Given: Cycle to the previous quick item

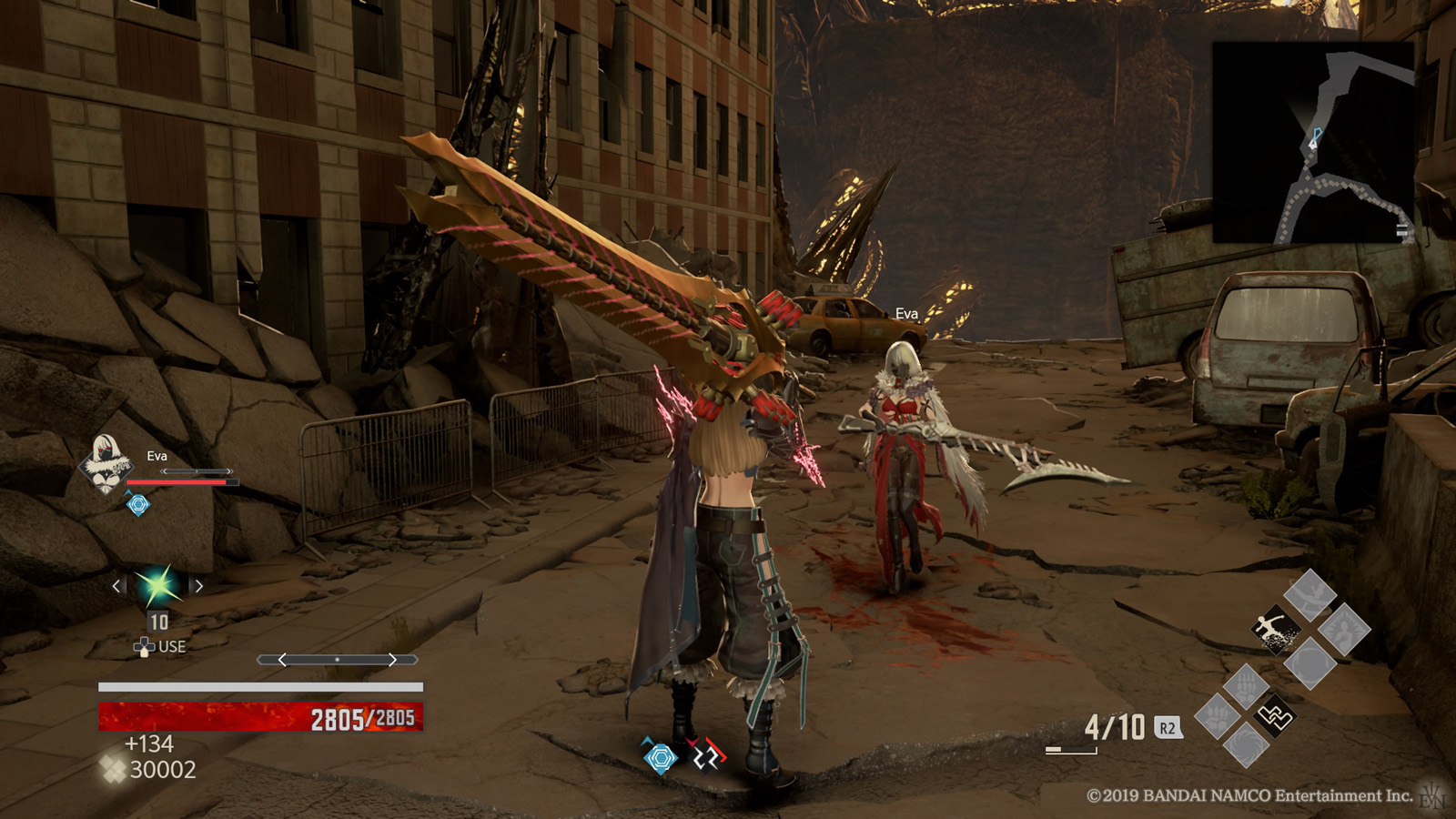Looking at the screenshot, I should (116, 586).
